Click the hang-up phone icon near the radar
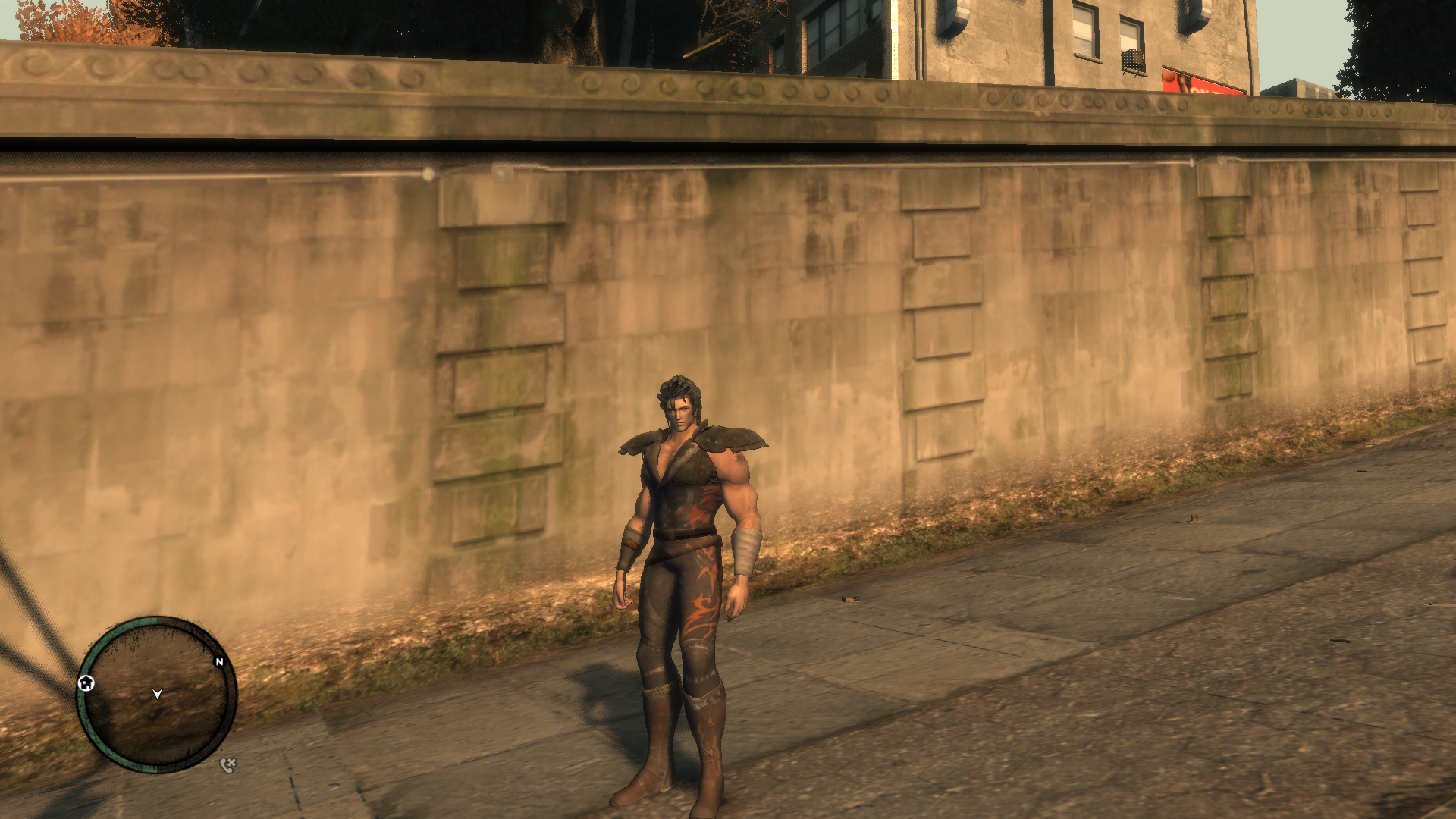Image resolution: width=1456 pixels, height=819 pixels. point(227,764)
